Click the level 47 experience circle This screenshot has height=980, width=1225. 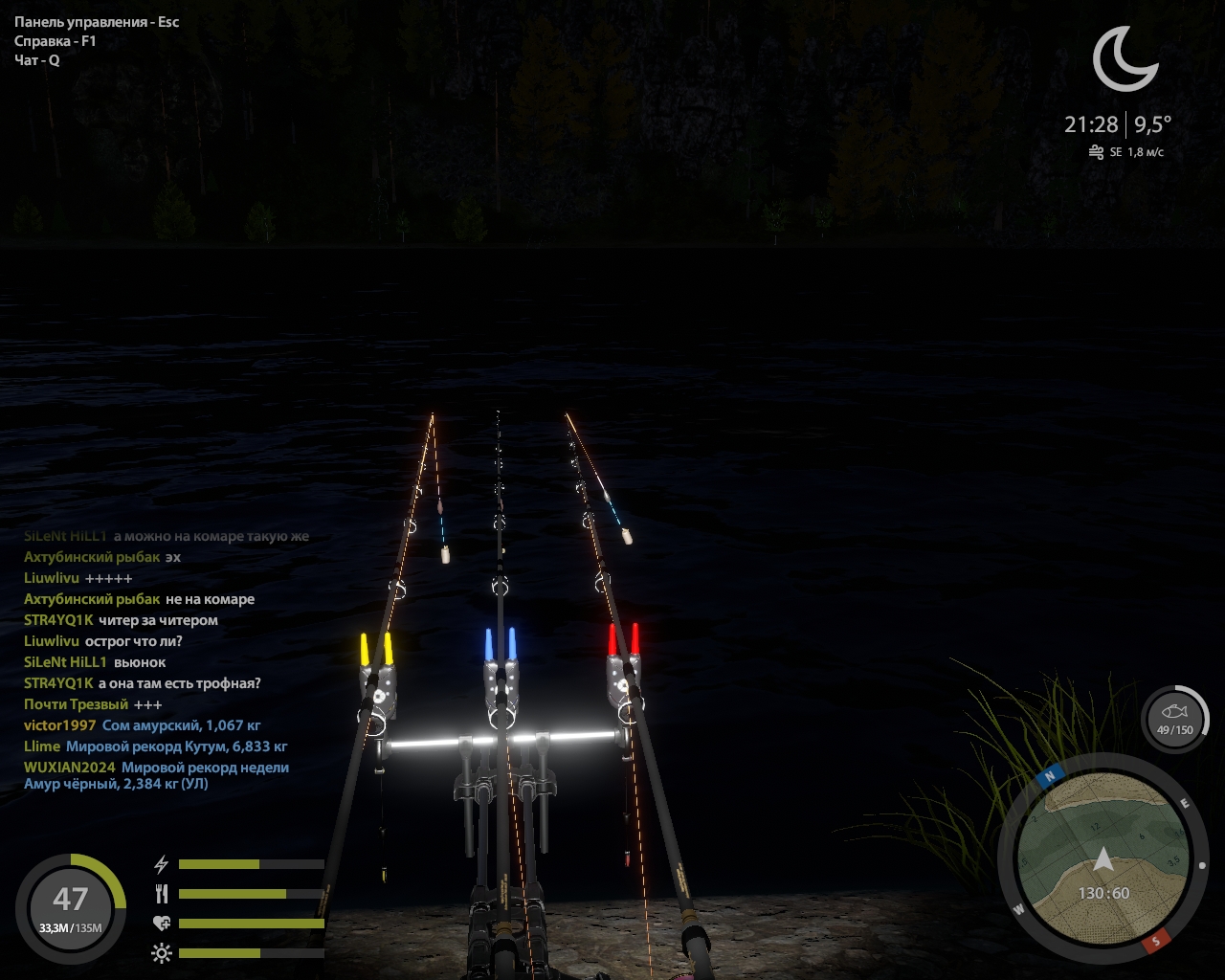tap(71, 907)
